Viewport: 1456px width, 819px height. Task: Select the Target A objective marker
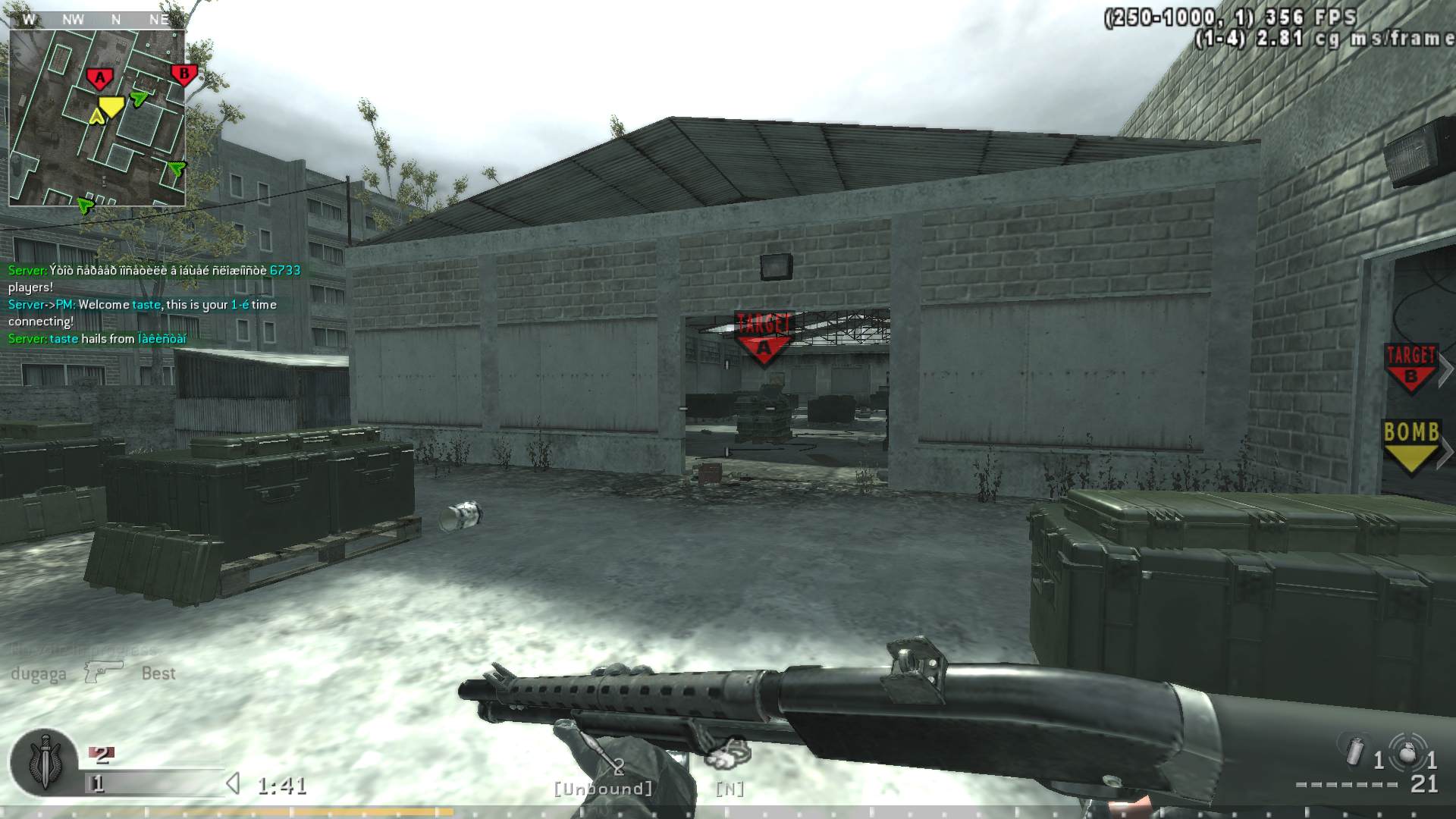(764, 337)
